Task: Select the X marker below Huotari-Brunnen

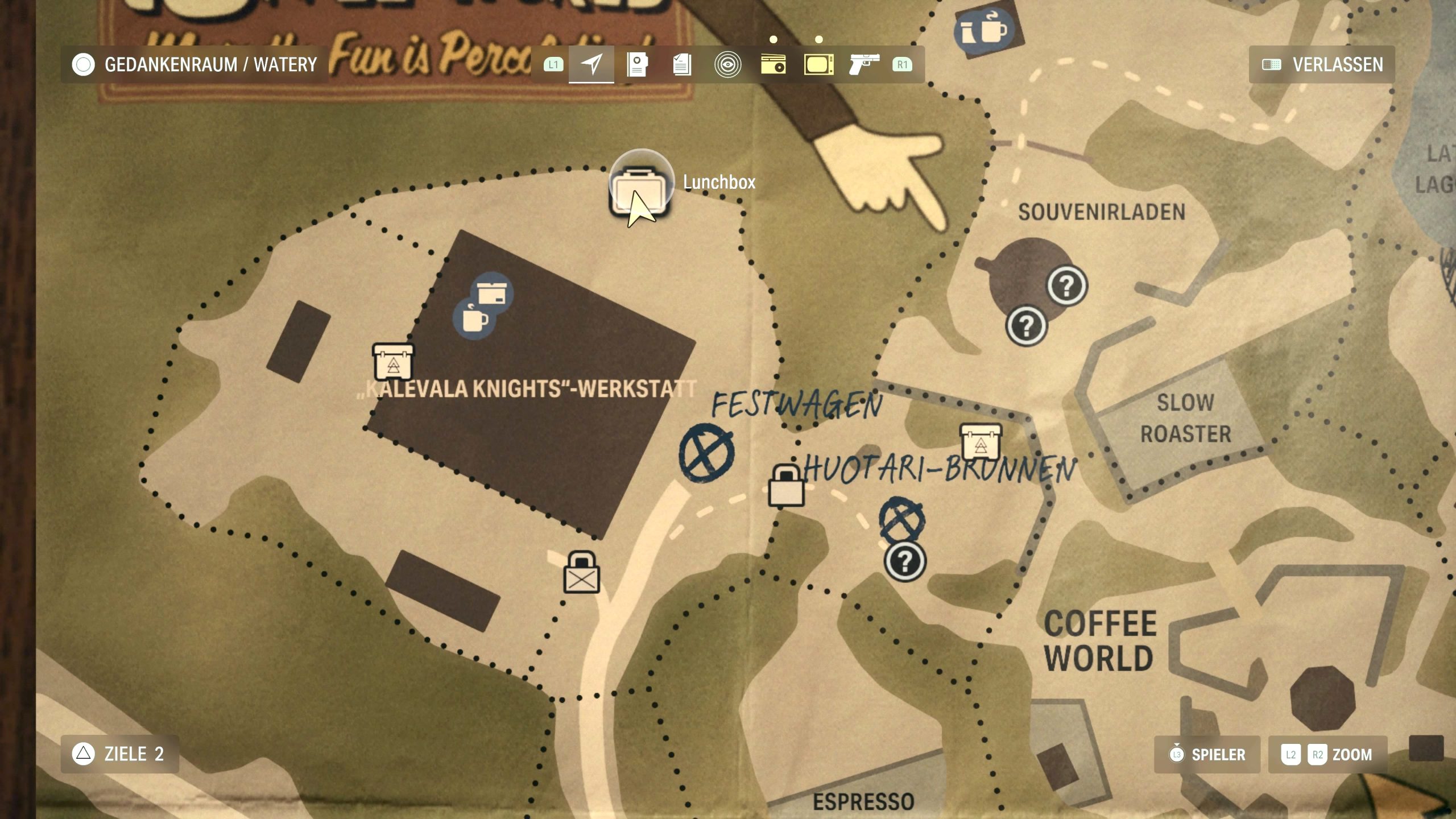Action: (901, 520)
